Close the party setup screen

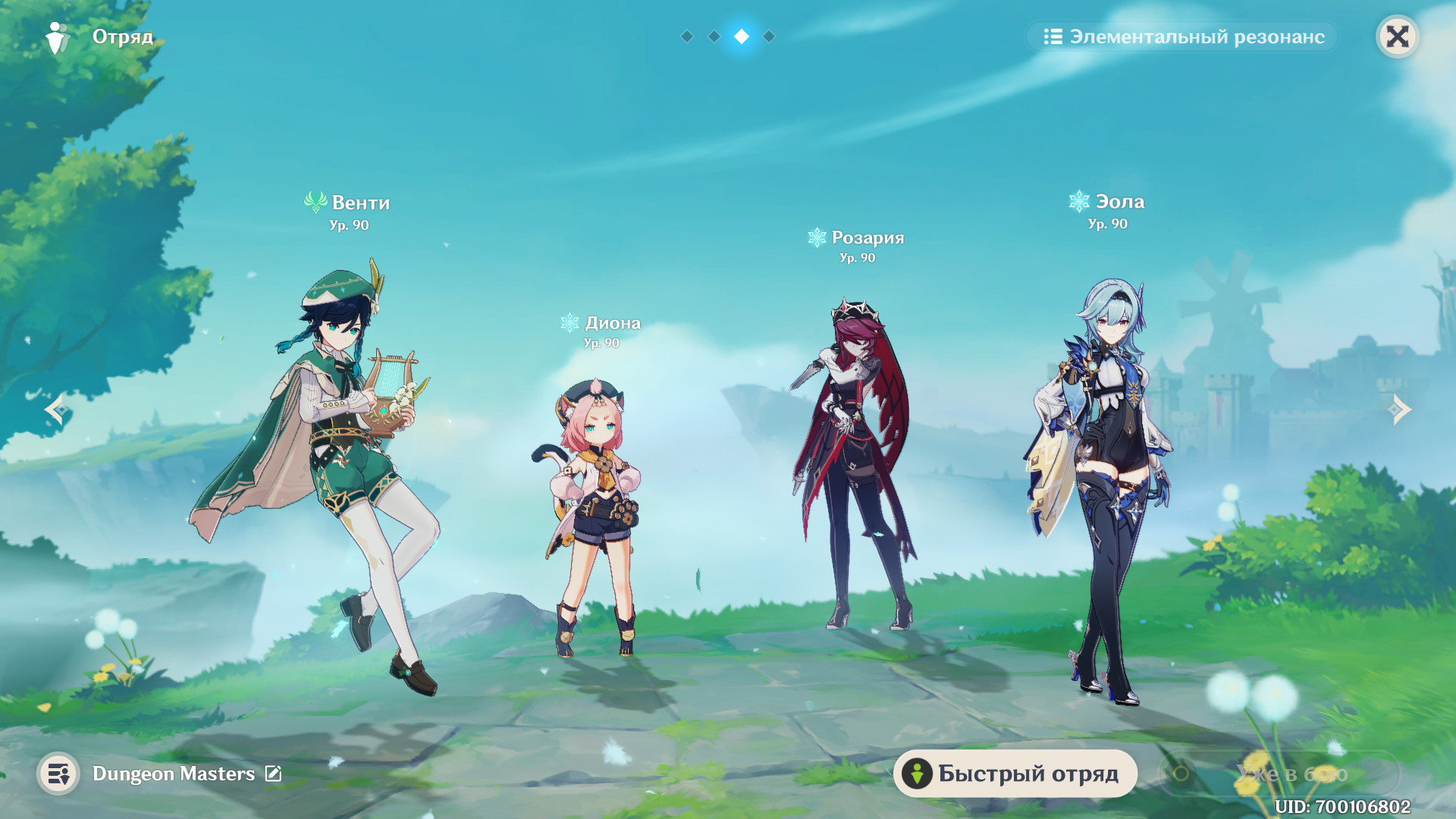pos(1397,36)
